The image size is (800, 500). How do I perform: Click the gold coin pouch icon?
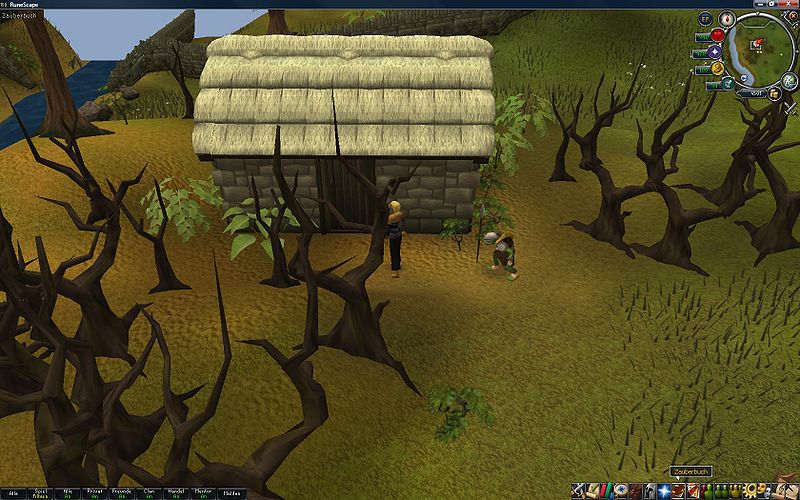[775, 93]
